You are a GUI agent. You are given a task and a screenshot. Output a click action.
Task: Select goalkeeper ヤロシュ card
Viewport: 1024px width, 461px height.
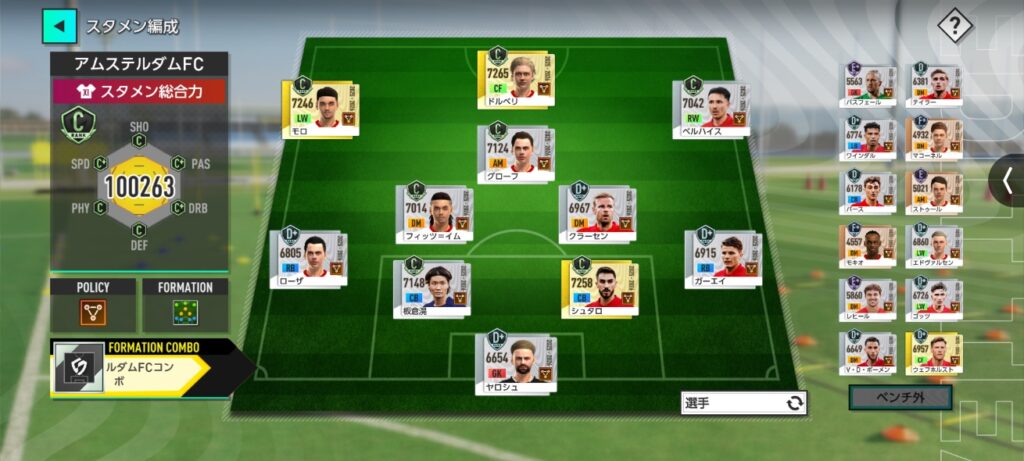(512, 361)
